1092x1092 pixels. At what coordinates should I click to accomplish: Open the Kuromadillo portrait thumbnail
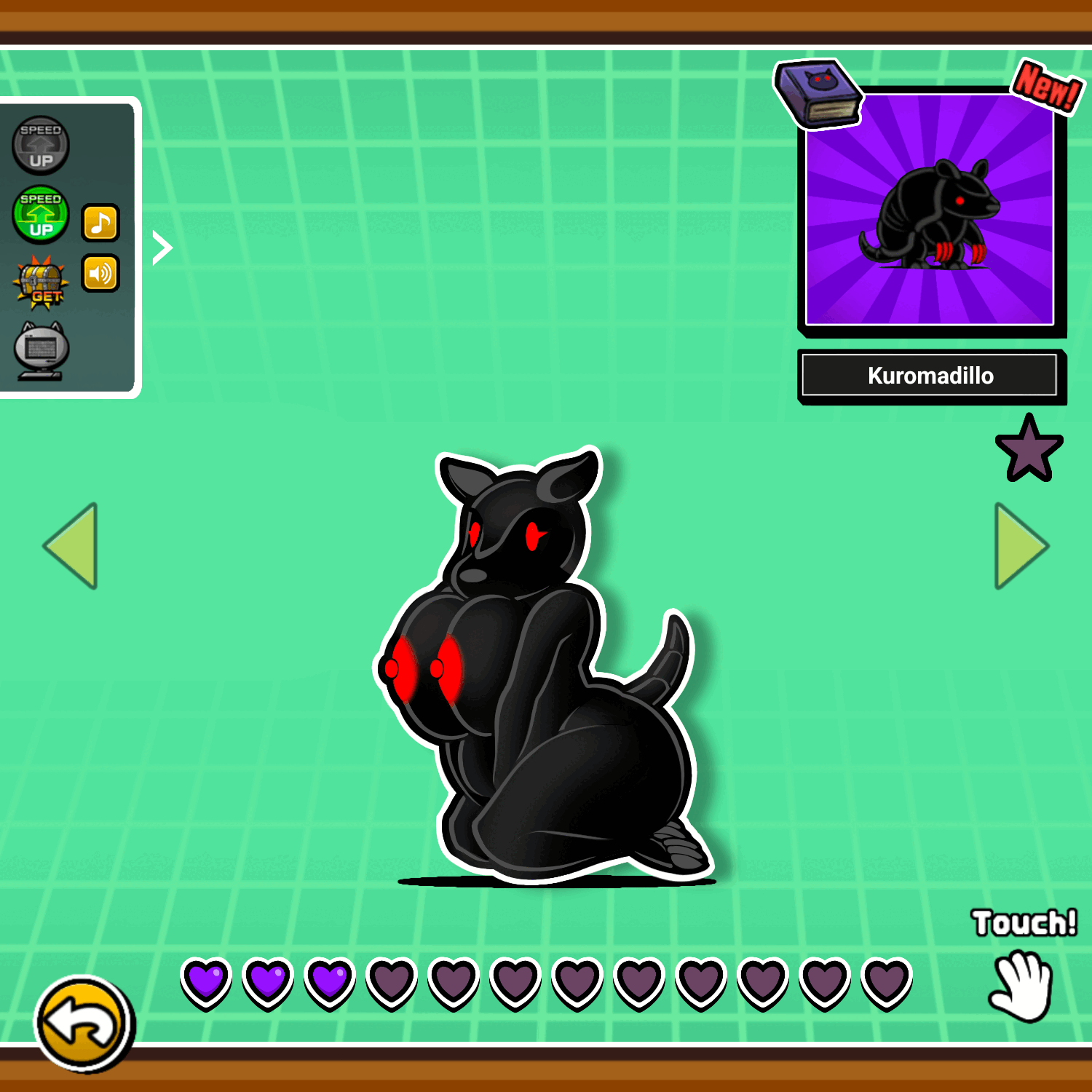point(930,210)
